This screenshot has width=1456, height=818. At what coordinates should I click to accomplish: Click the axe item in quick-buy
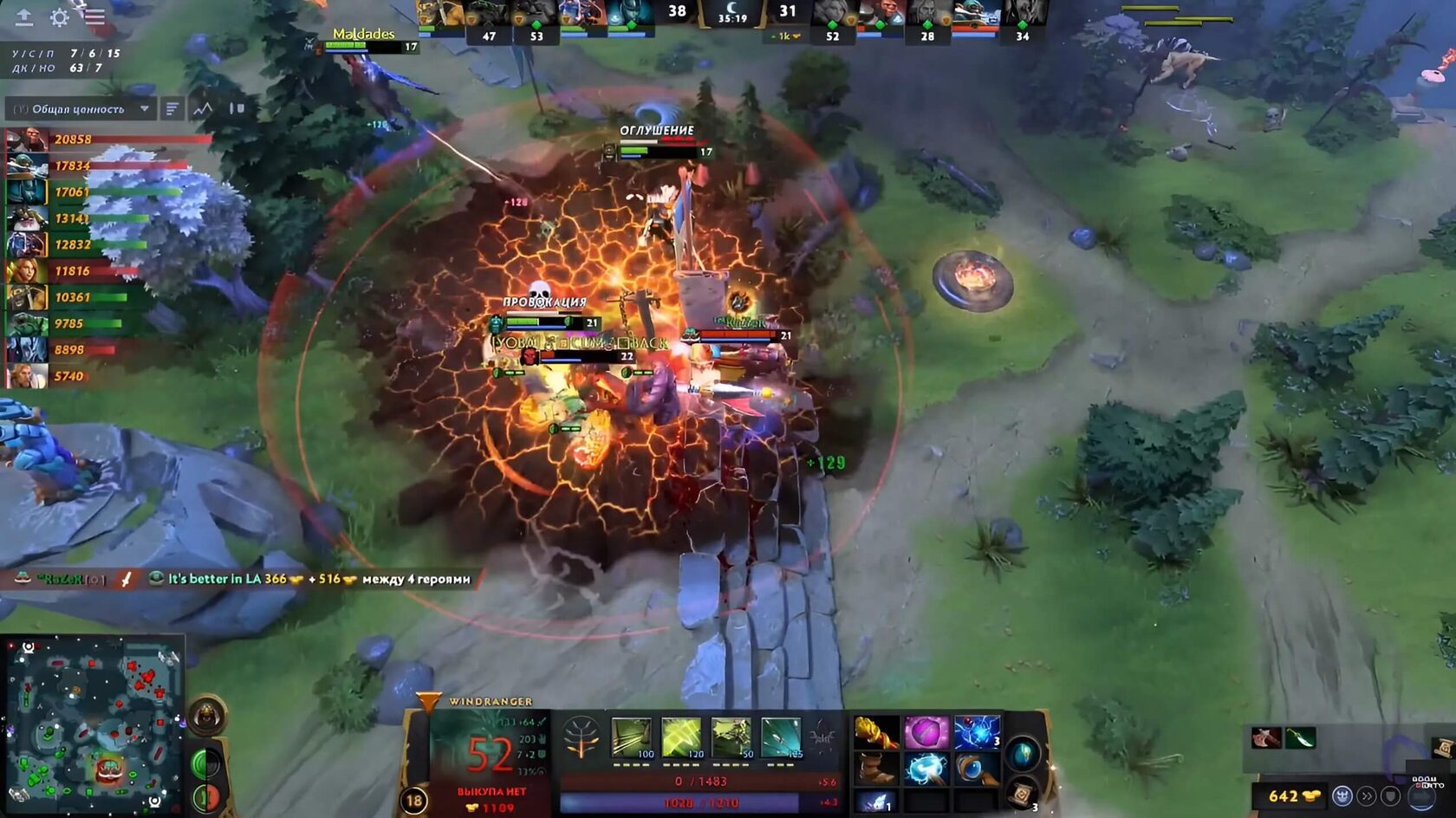pyautogui.click(x=1266, y=738)
